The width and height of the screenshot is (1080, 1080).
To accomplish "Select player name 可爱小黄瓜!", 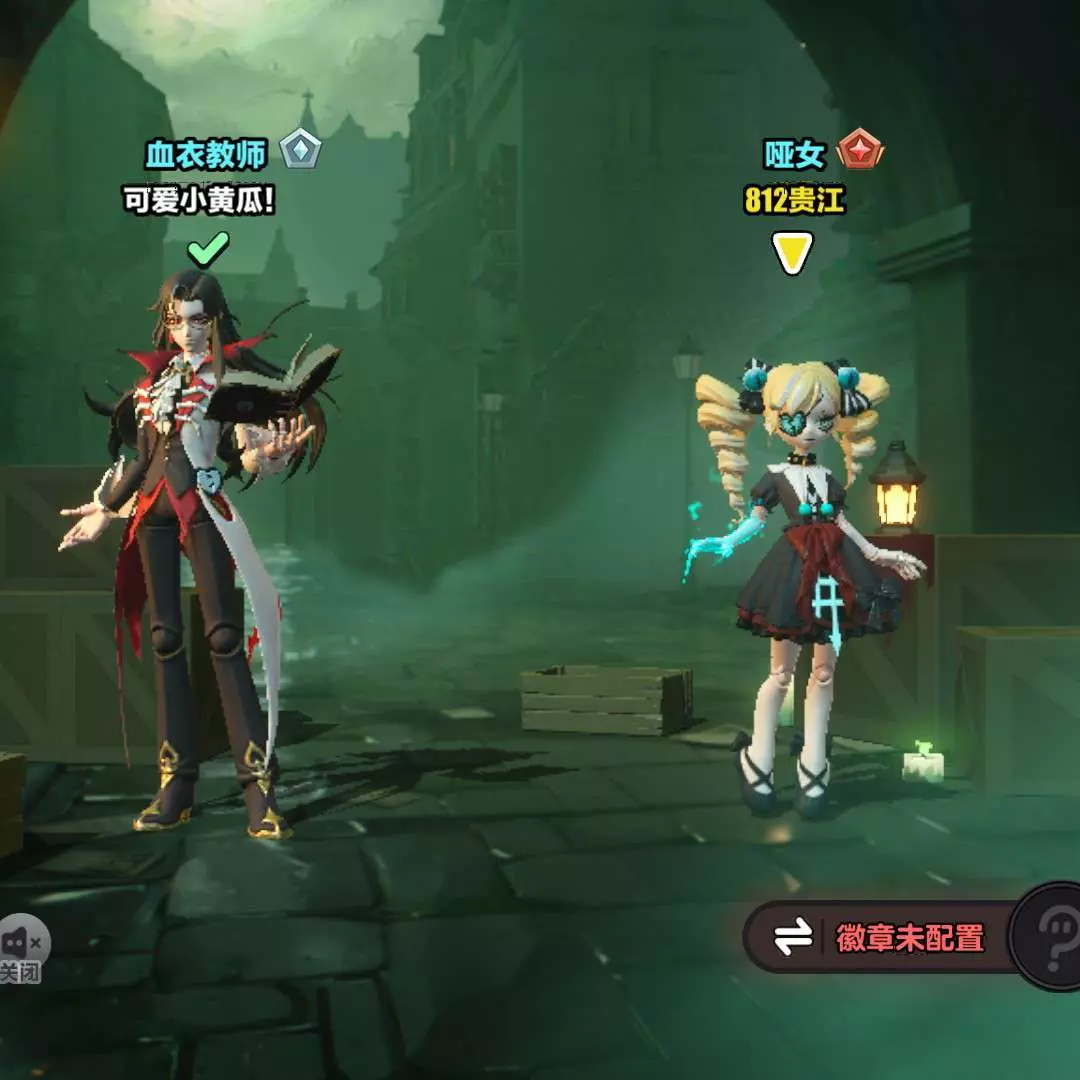I will point(198,201).
